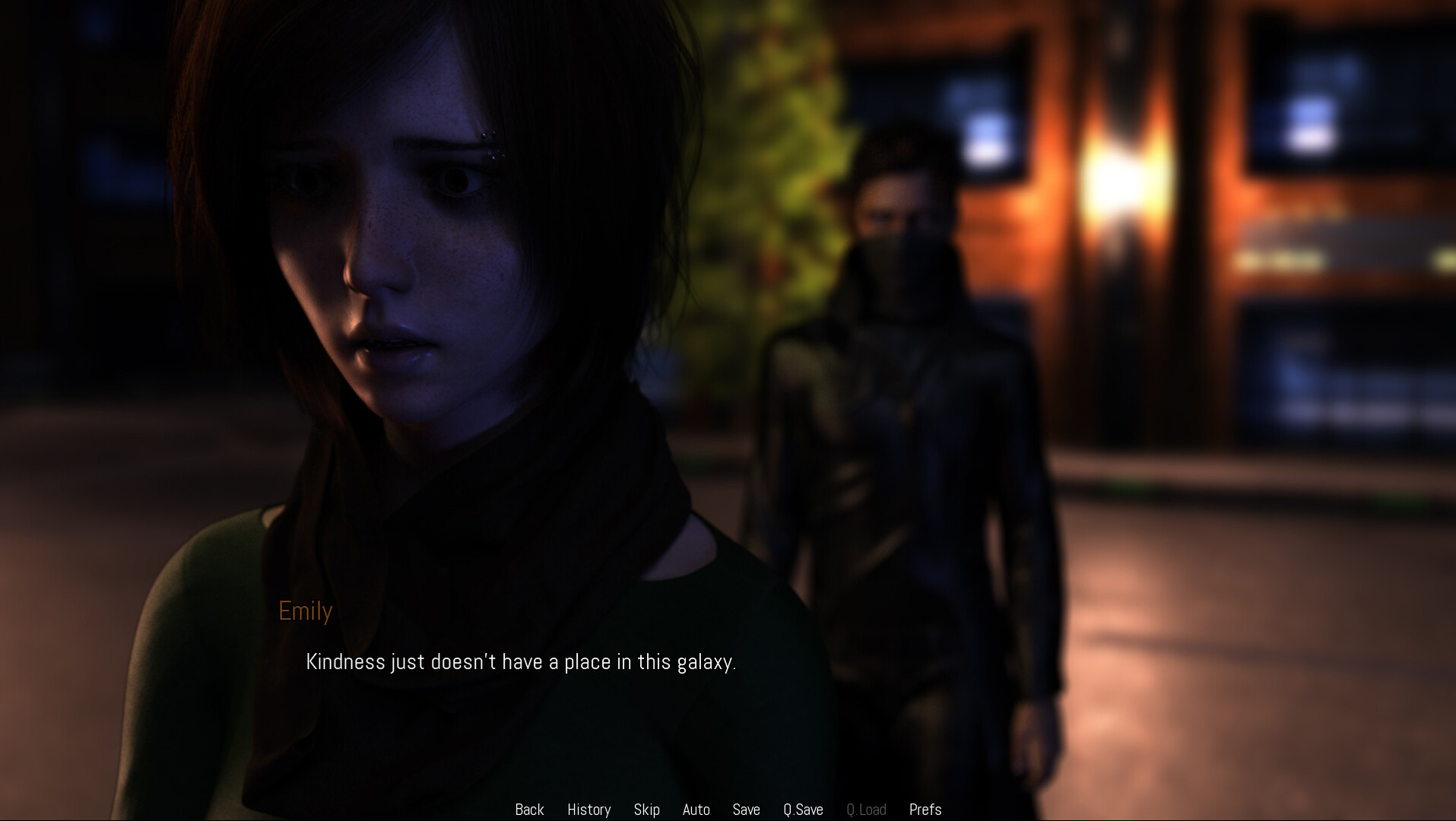Click Save in the bottom quick menu
The height and width of the screenshot is (821, 1456).
click(x=746, y=809)
